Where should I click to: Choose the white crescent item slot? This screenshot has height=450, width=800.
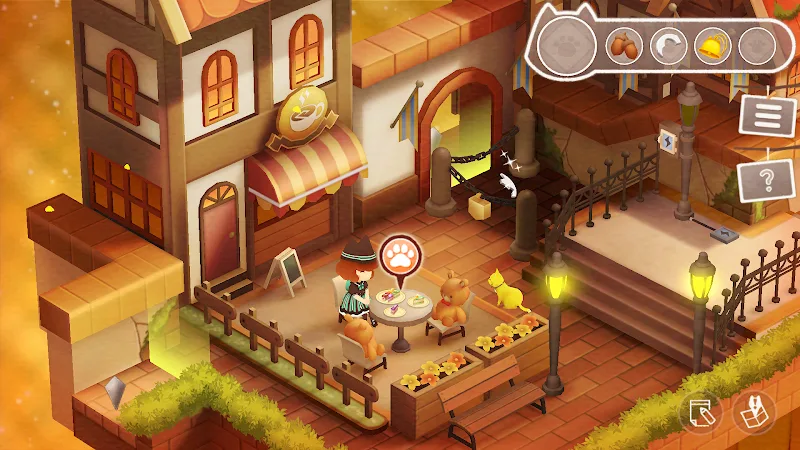(x=668, y=46)
